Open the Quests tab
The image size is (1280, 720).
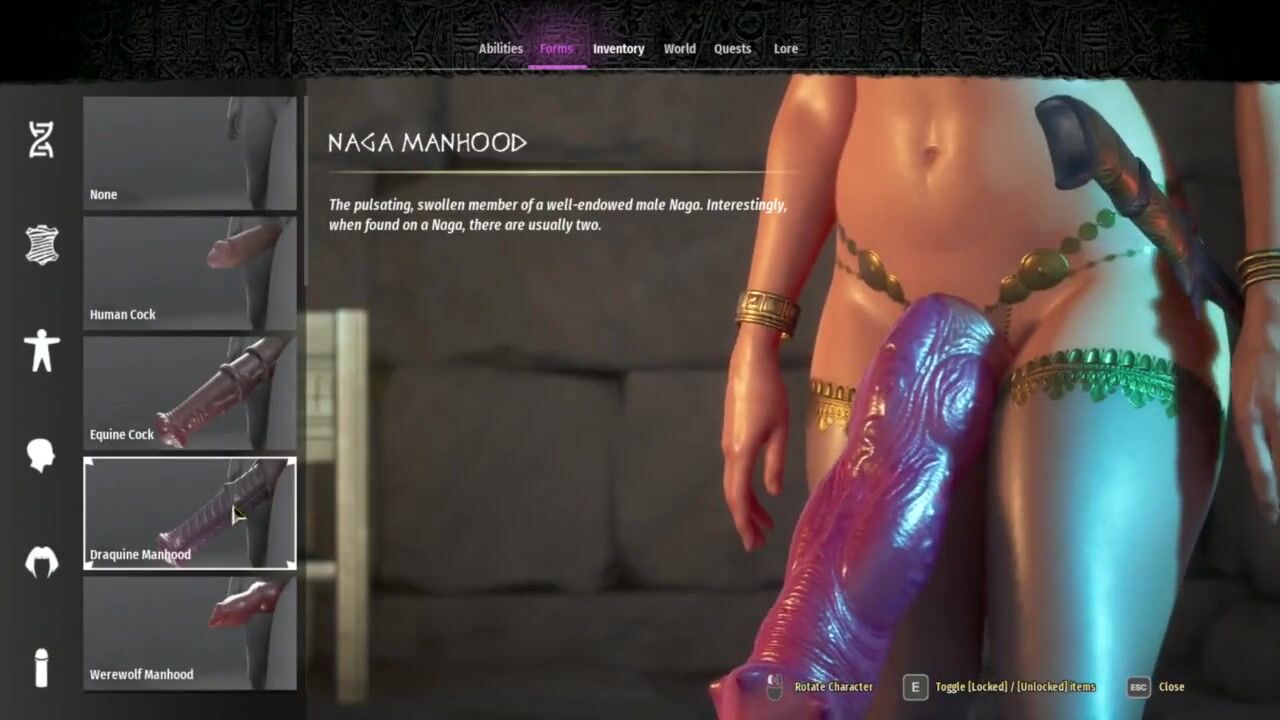click(732, 48)
